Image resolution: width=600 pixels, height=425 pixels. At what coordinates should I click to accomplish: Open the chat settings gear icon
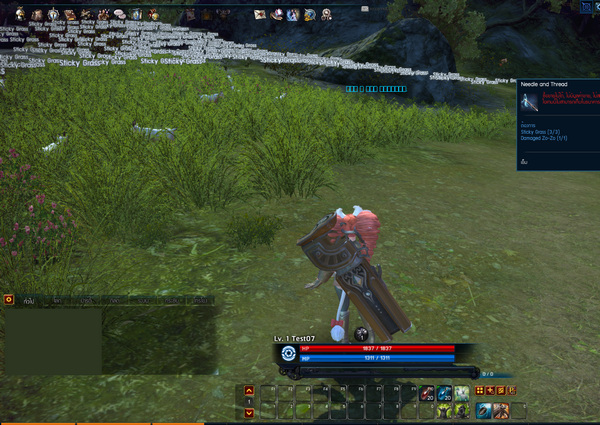tap(9, 298)
